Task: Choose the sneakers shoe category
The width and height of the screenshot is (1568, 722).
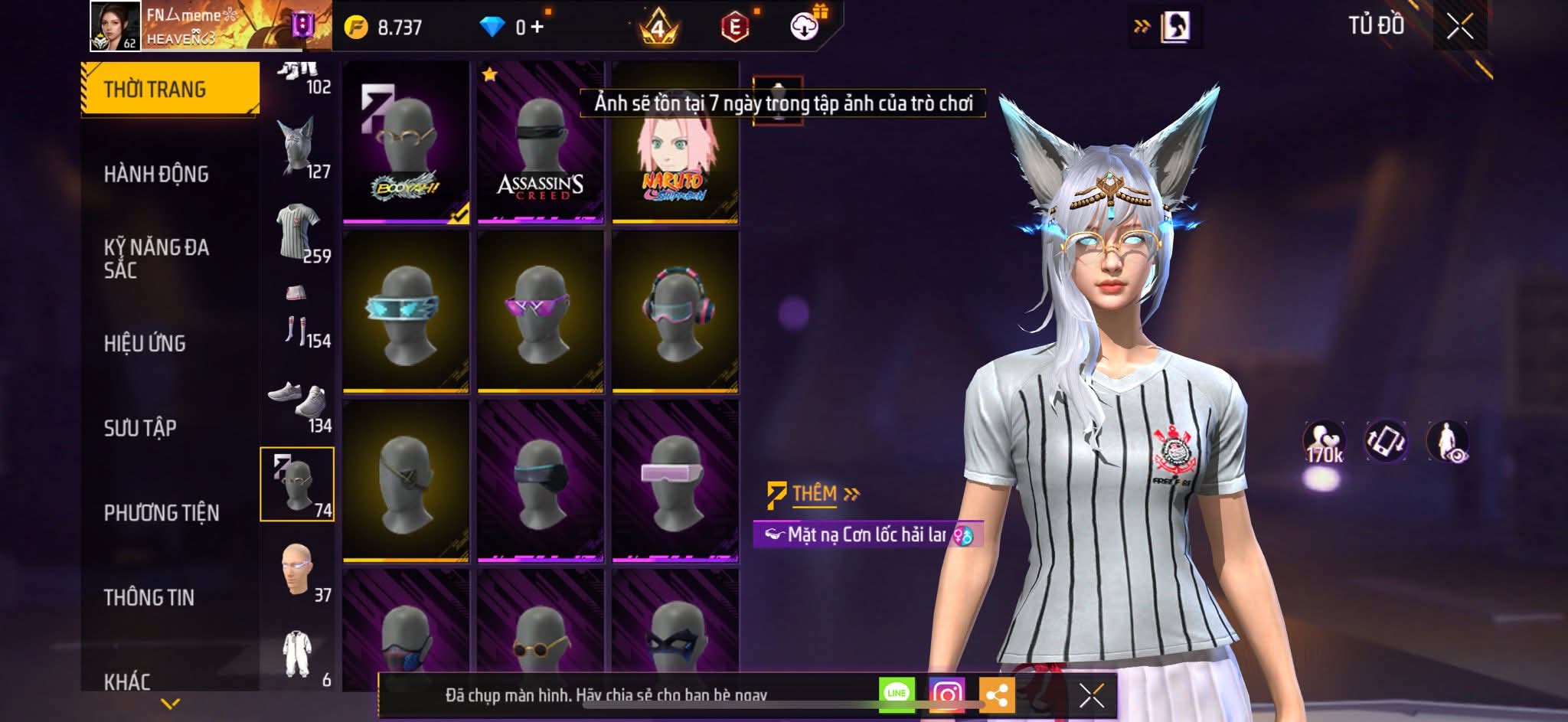Action: [x=299, y=401]
